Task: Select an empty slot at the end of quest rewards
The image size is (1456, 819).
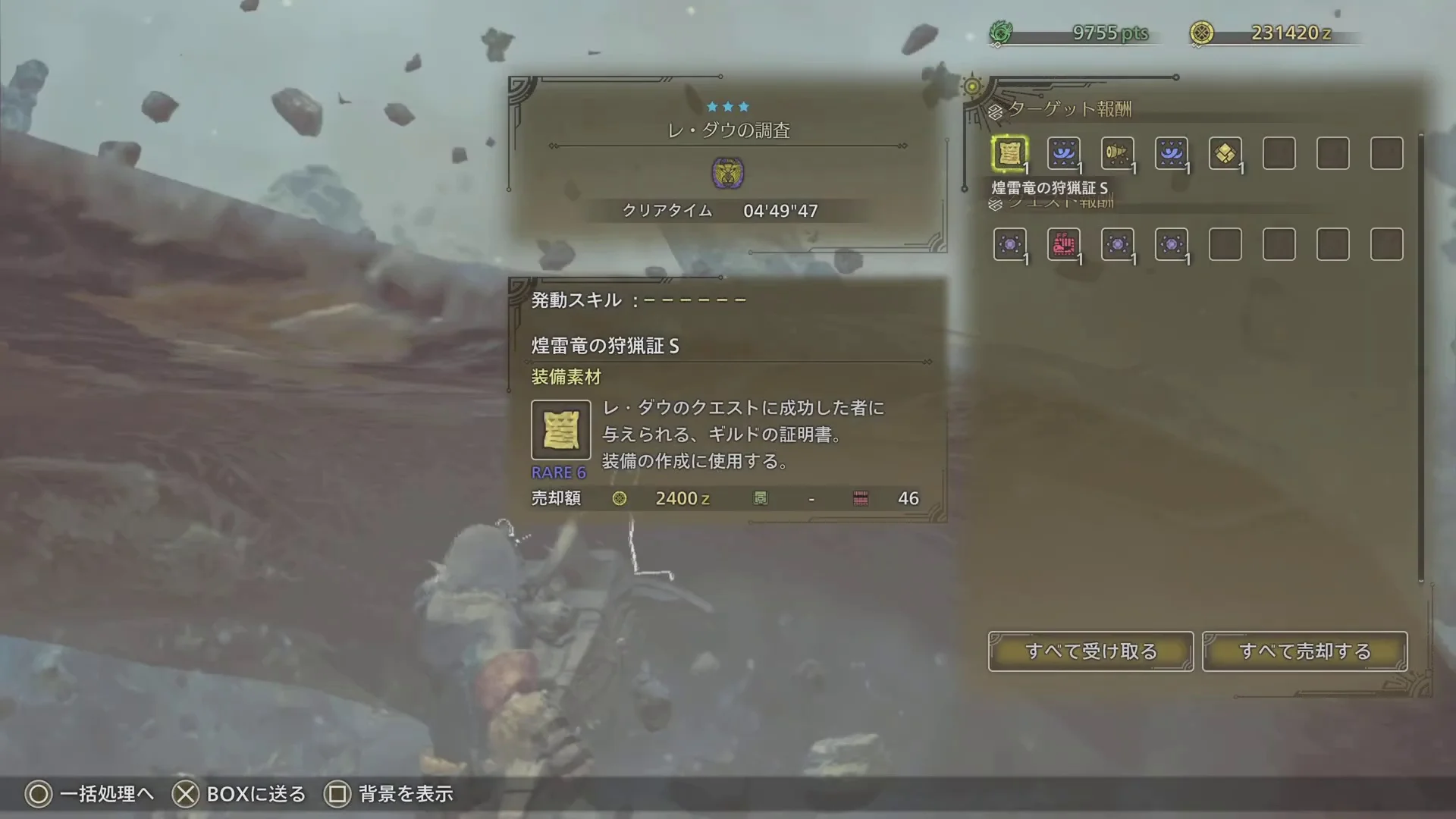Action: [1386, 244]
